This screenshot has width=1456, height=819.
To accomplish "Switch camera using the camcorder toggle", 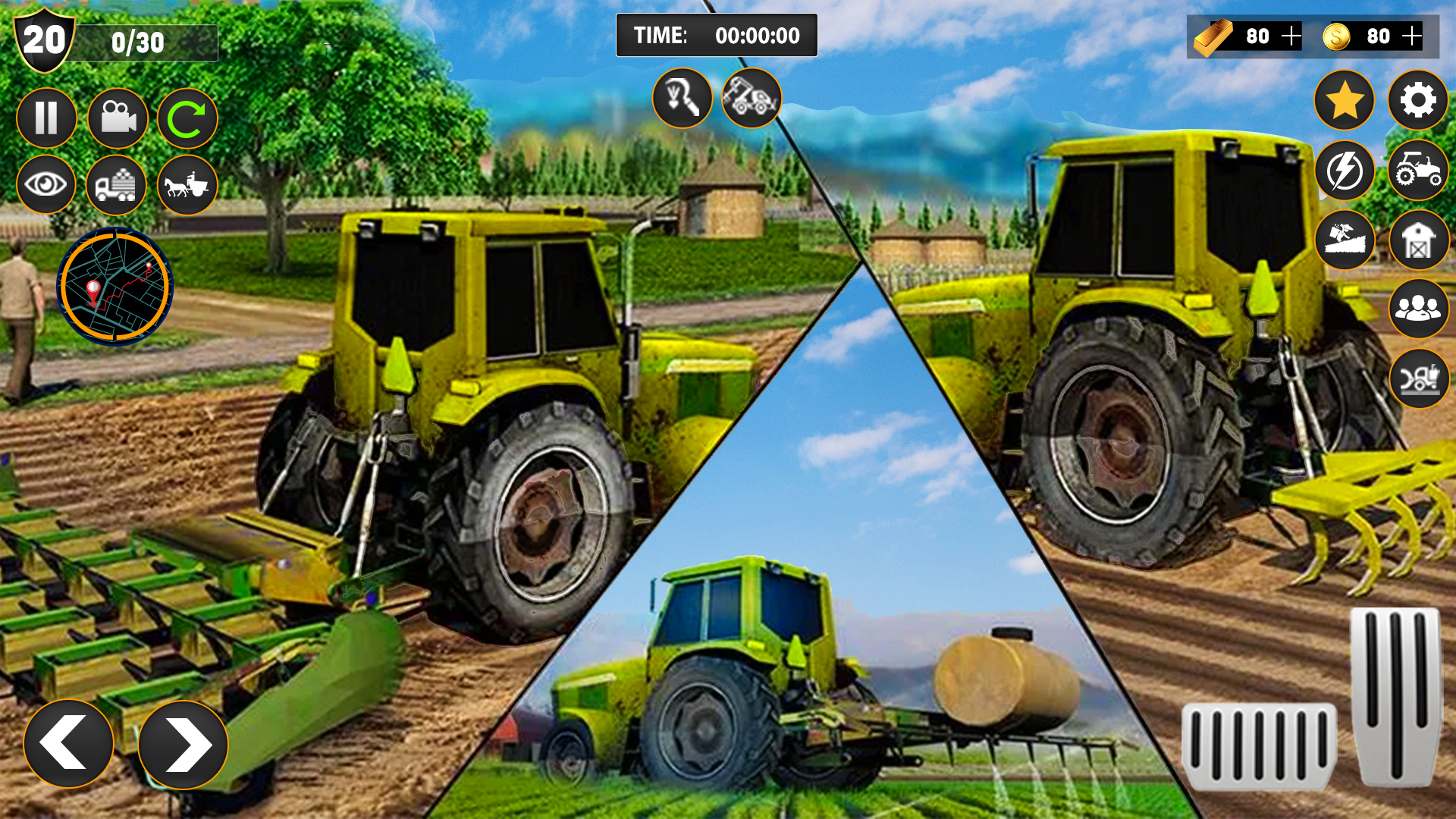I will [117, 118].
